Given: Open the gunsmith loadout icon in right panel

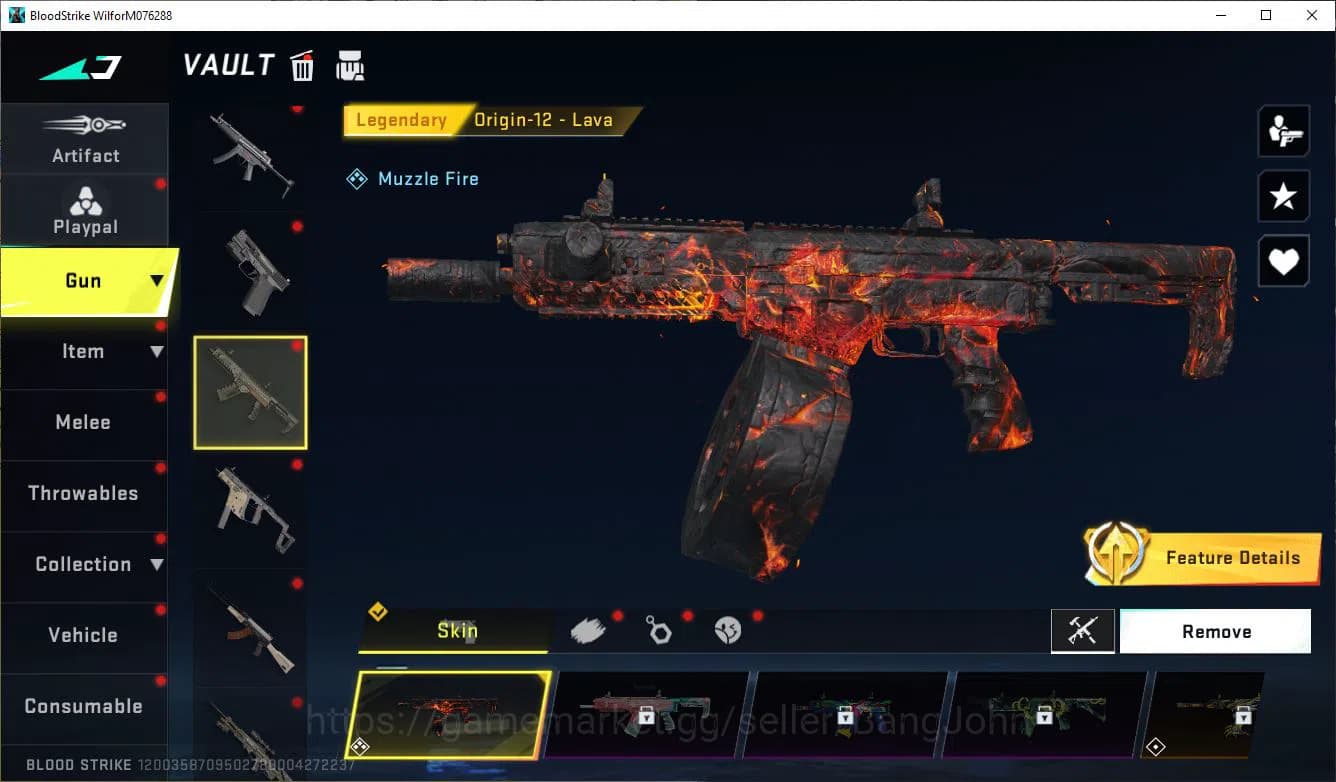Looking at the screenshot, I should tap(1283, 130).
